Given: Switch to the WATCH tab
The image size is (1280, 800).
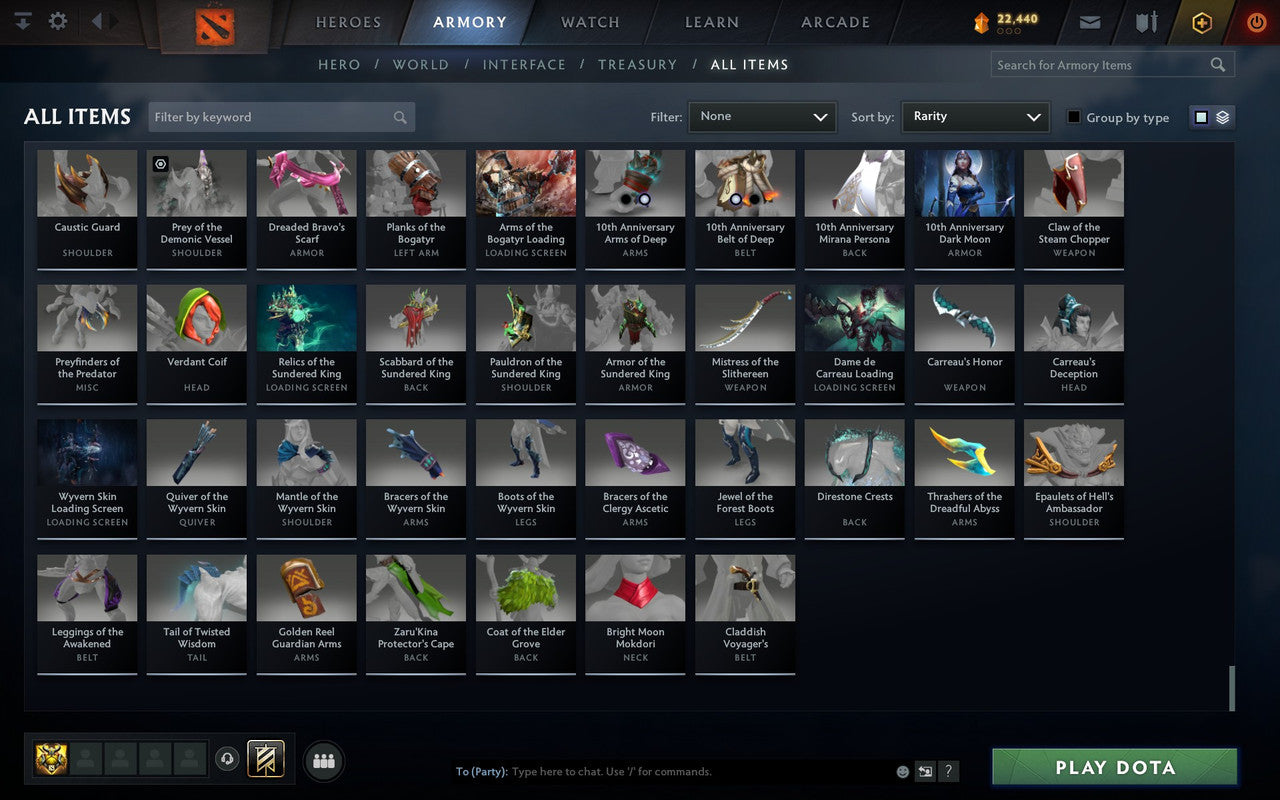Looking at the screenshot, I should tap(590, 22).
